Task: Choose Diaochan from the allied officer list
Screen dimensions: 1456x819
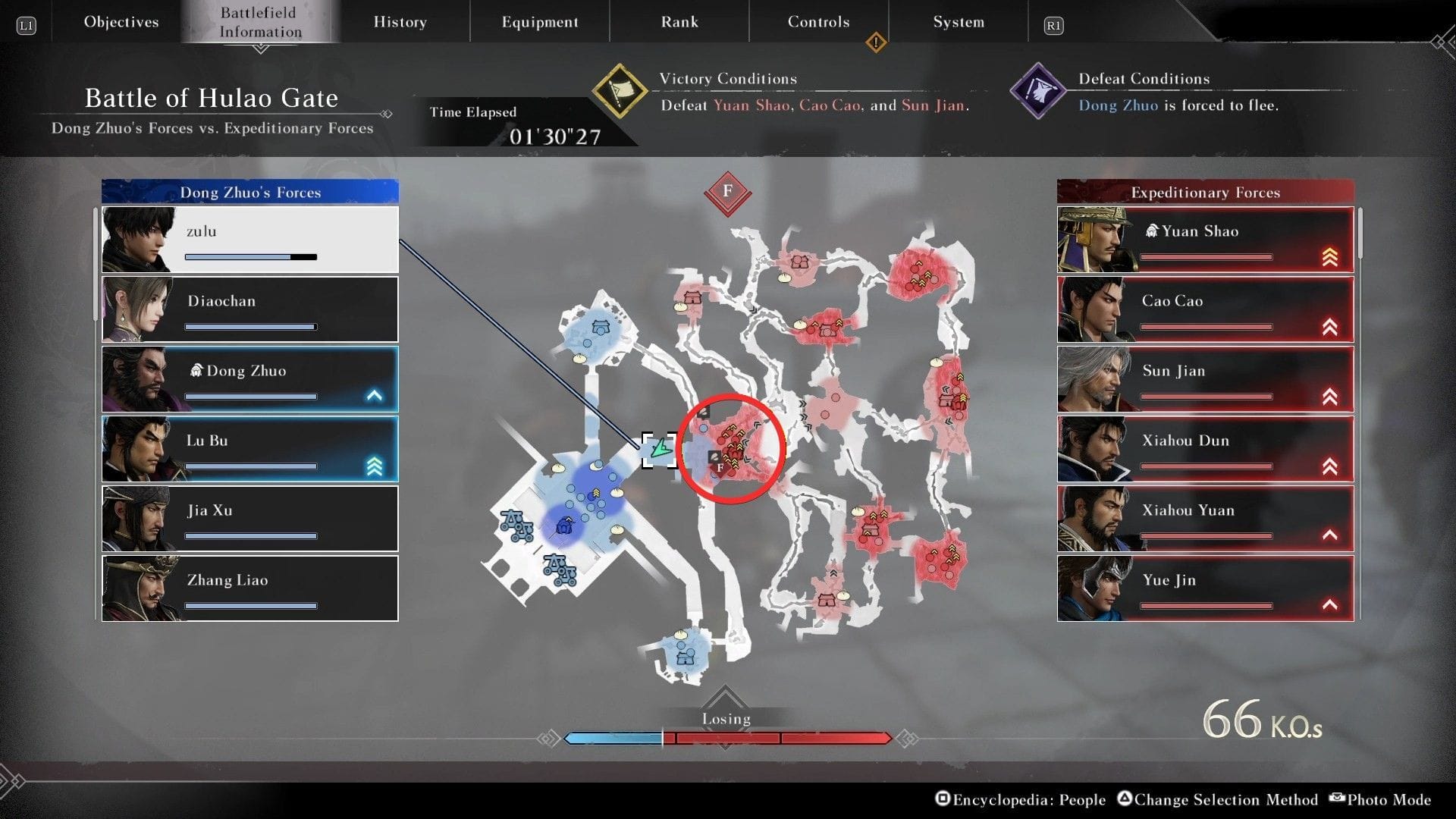Action: point(250,309)
